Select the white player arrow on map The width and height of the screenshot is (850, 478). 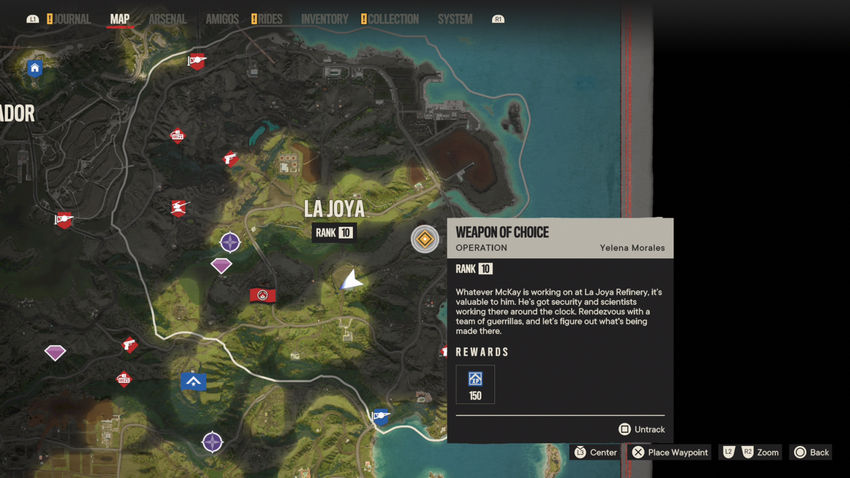pyautogui.click(x=351, y=281)
